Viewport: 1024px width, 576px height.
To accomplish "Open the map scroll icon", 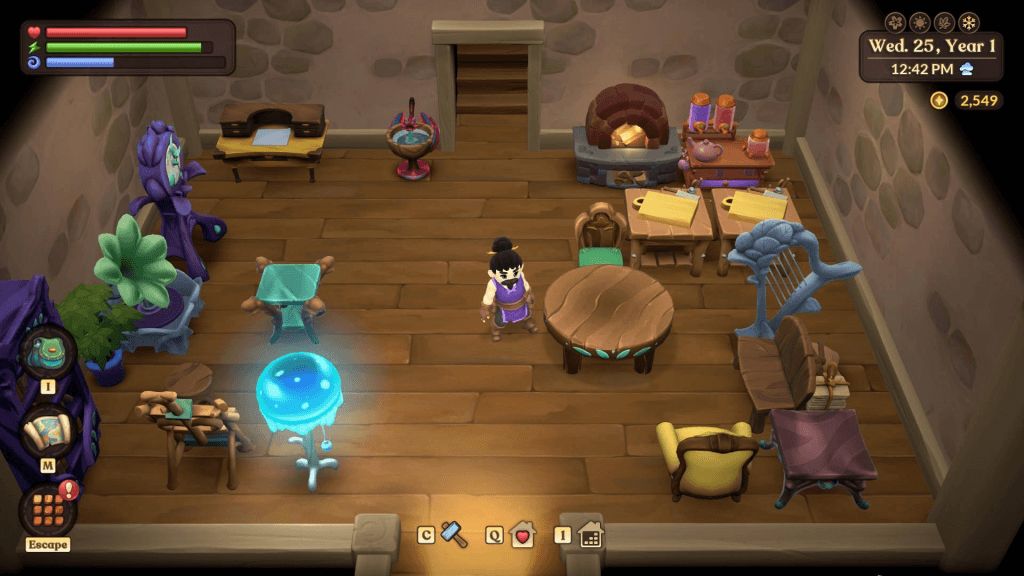I will tap(47, 432).
